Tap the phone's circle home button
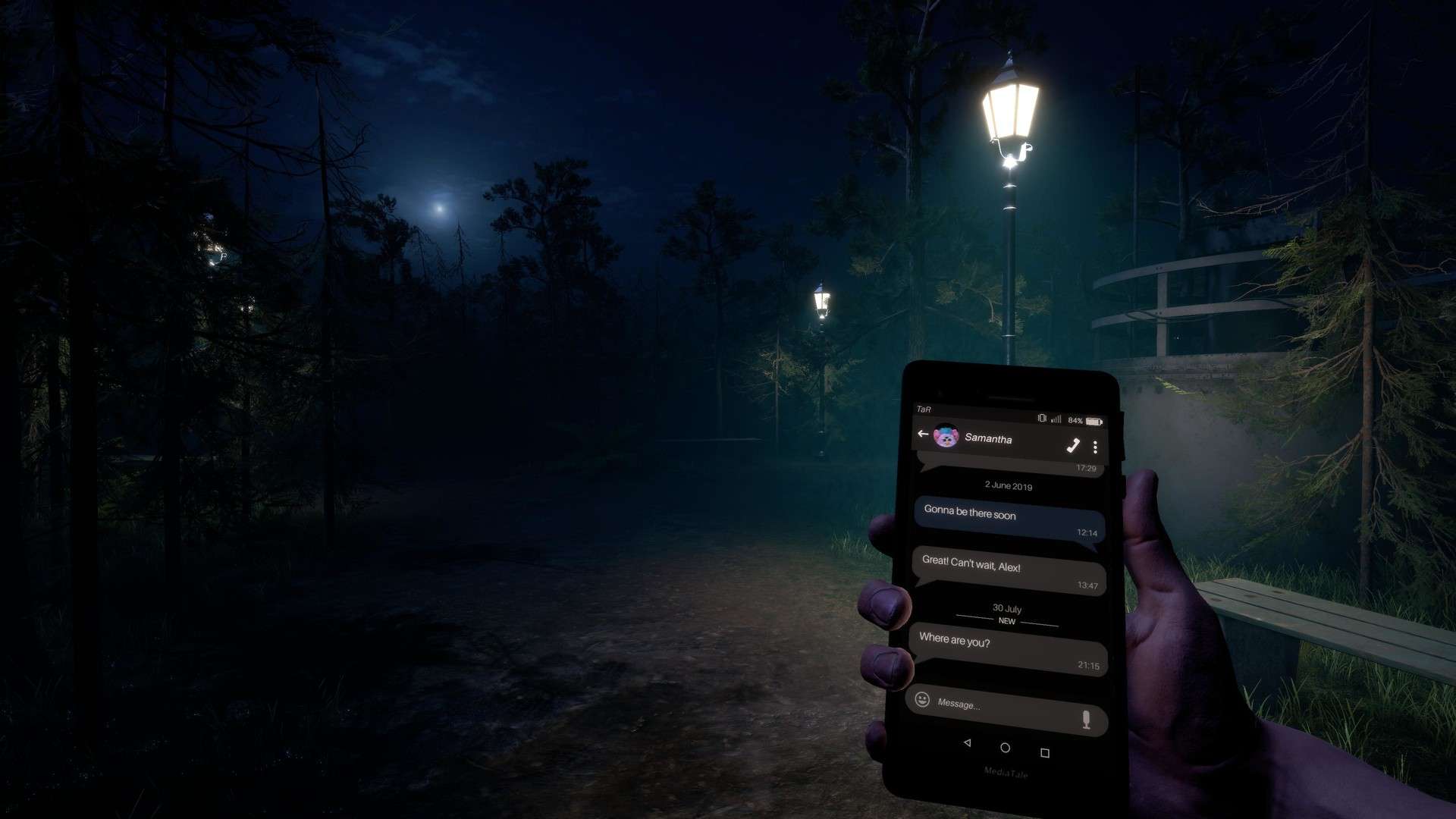 (1006, 748)
